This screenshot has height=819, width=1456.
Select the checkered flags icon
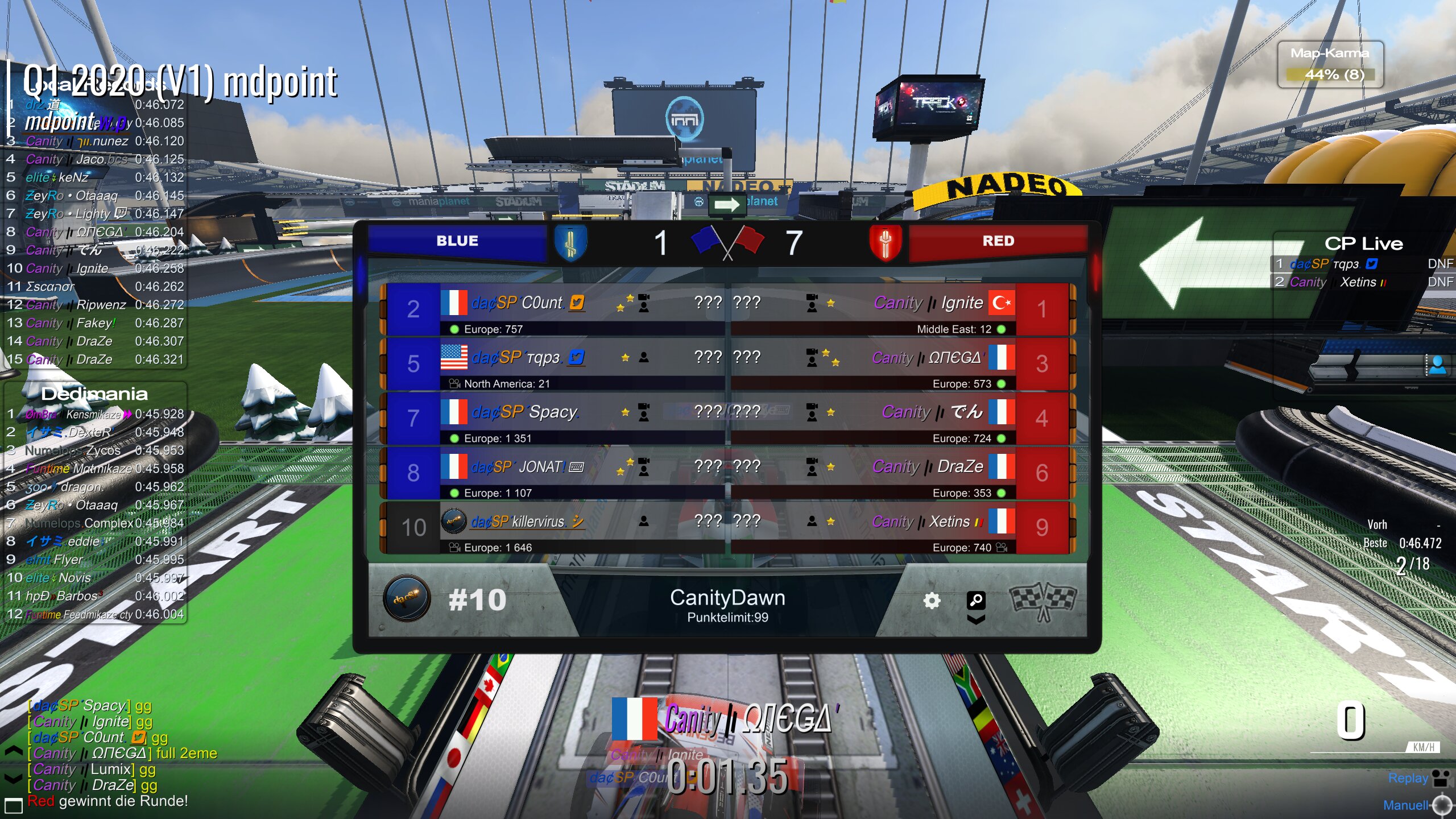pyautogui.click(x=1042, y=602)
